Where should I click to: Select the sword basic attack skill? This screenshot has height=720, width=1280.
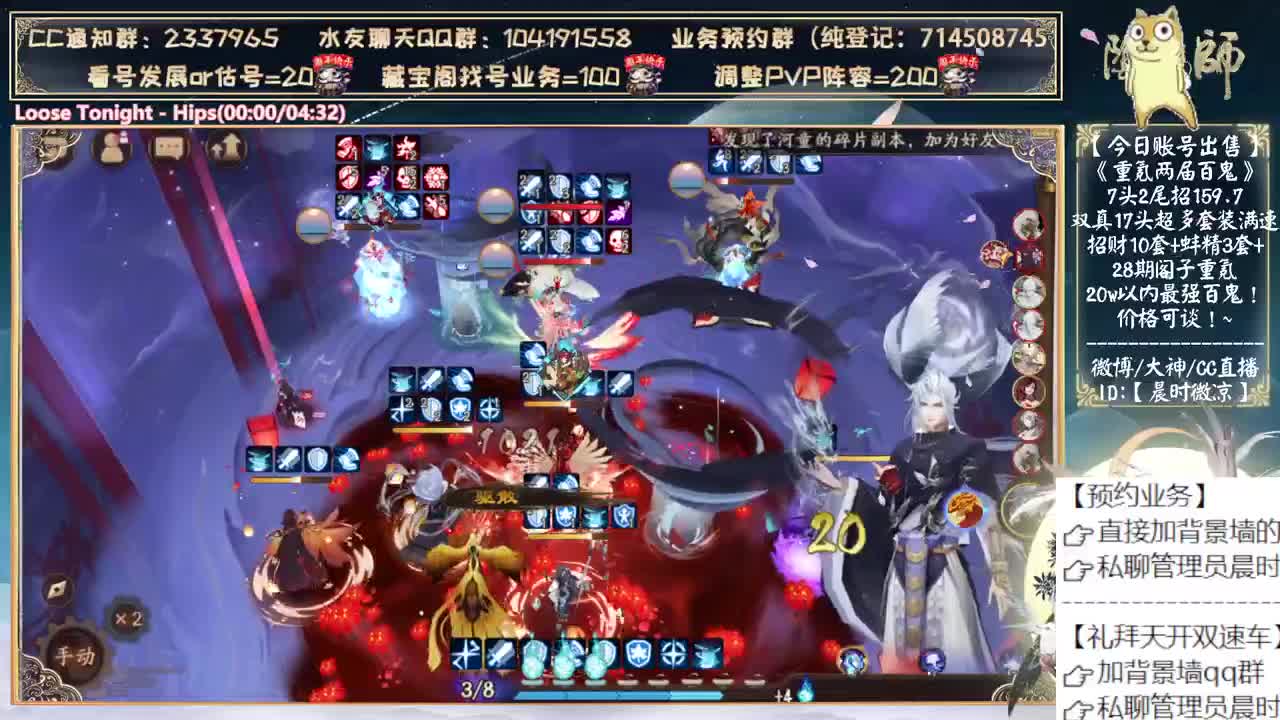coord(501,653)
